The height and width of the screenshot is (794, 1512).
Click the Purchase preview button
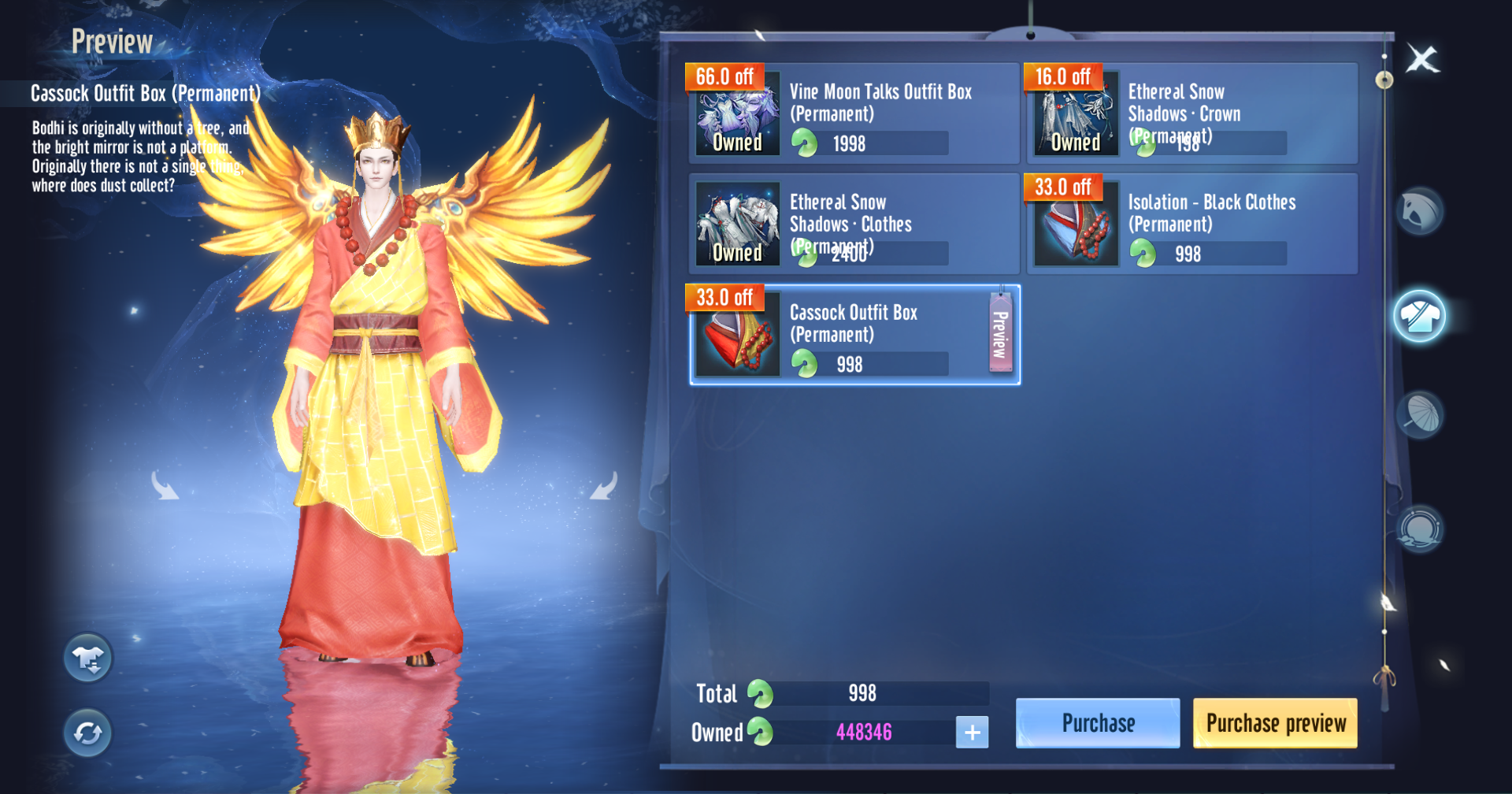pyautogui.click(x=1275, y=722)
